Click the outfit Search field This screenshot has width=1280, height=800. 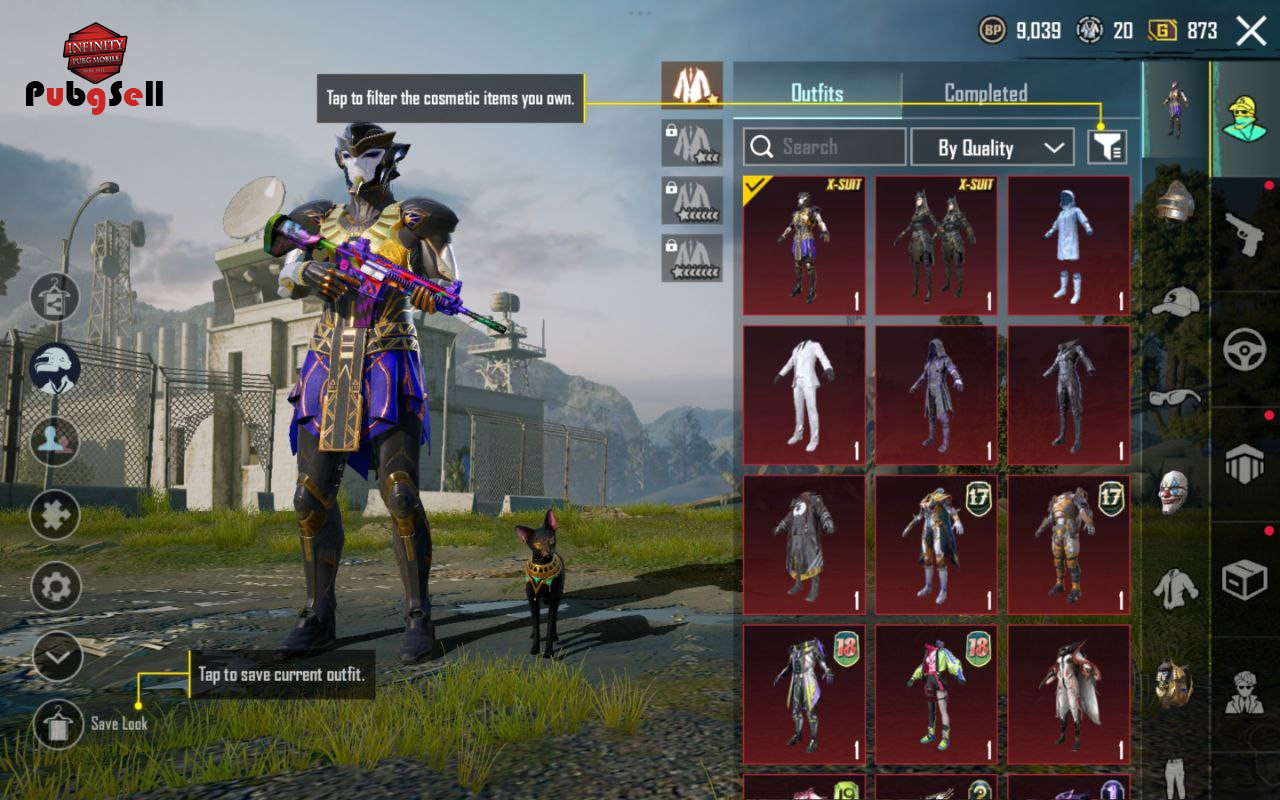pyautogui.click(x=825, y=147)
